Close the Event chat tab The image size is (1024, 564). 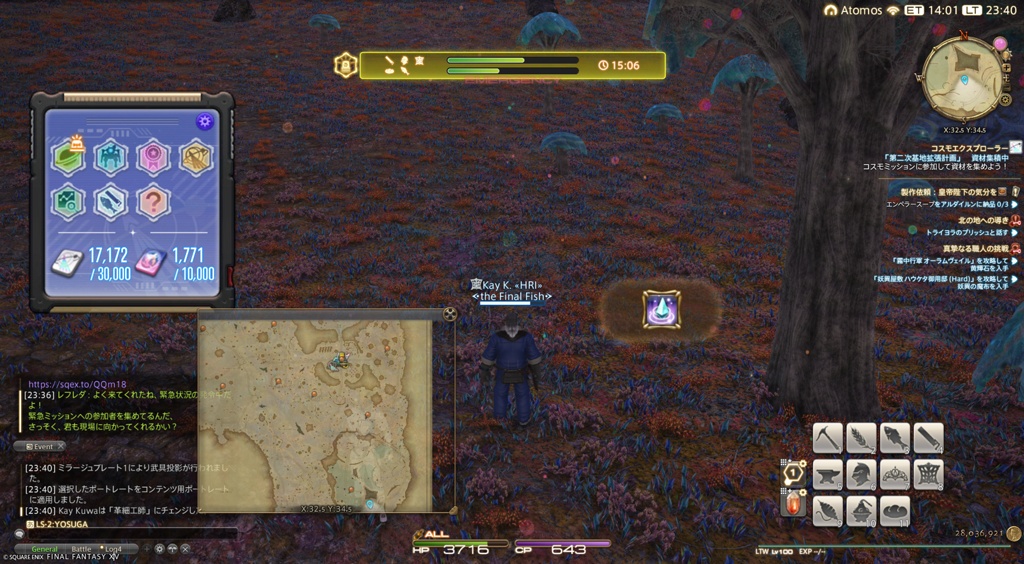coord(60,446)
